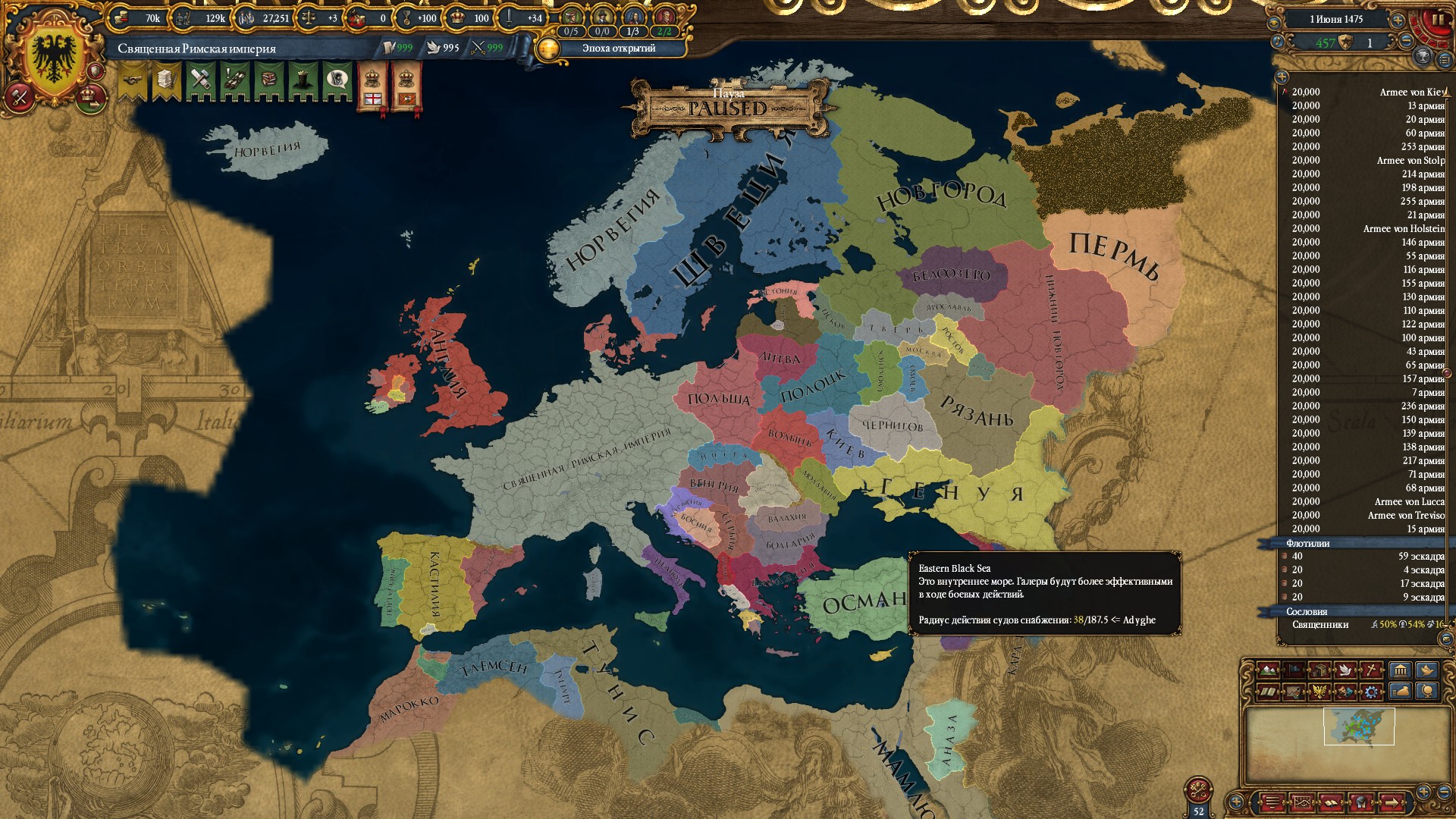The height and width of the screenshot is (819, 1456).
Task: Increase game speed with the plus button by the date
Action: pyautogui.click(x=1398, y=20)
